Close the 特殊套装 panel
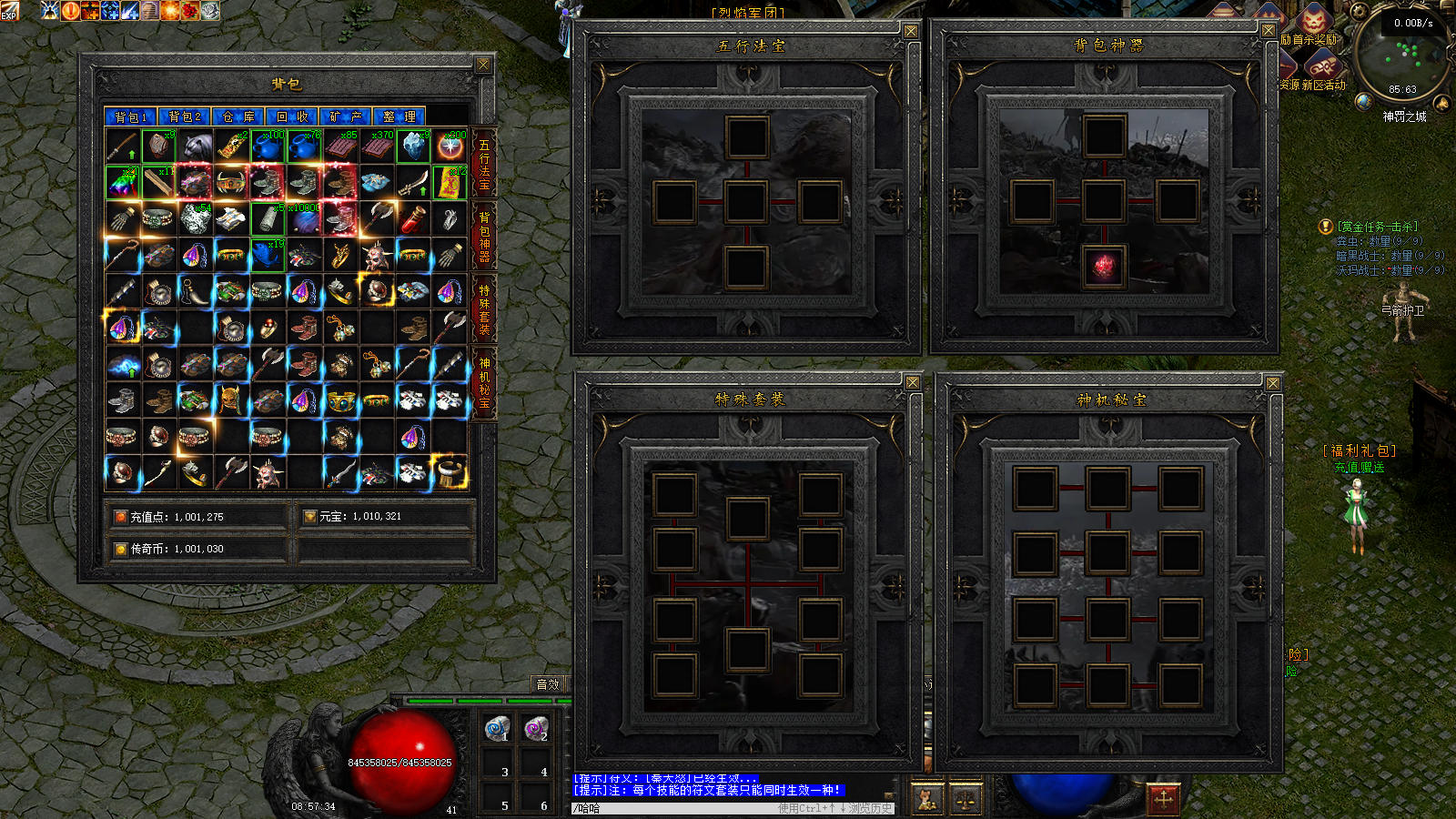The image size is (1456, 819). [x=912, y=383]
